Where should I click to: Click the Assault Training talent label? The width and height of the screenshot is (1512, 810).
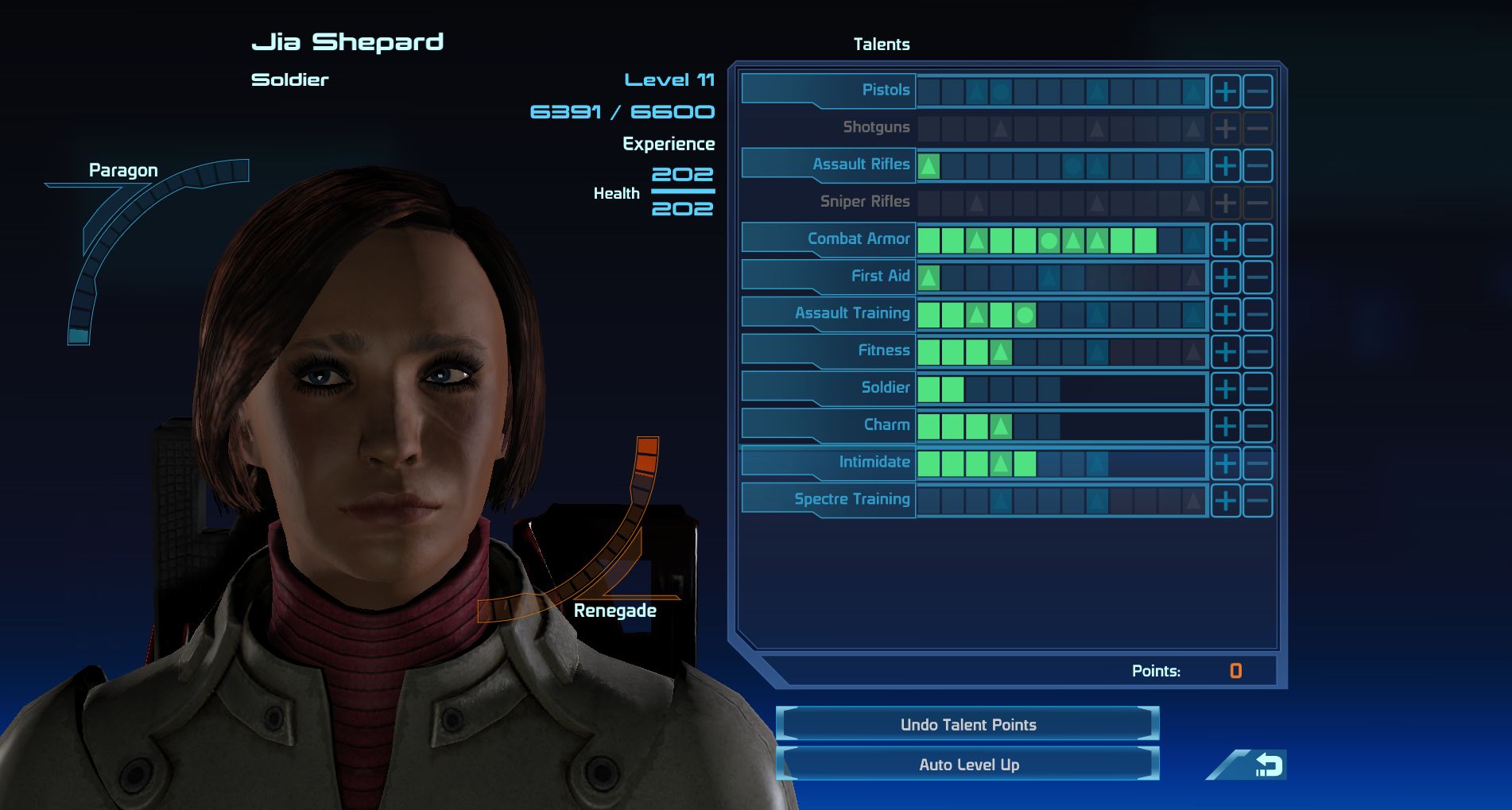click(x=851, y=313)
